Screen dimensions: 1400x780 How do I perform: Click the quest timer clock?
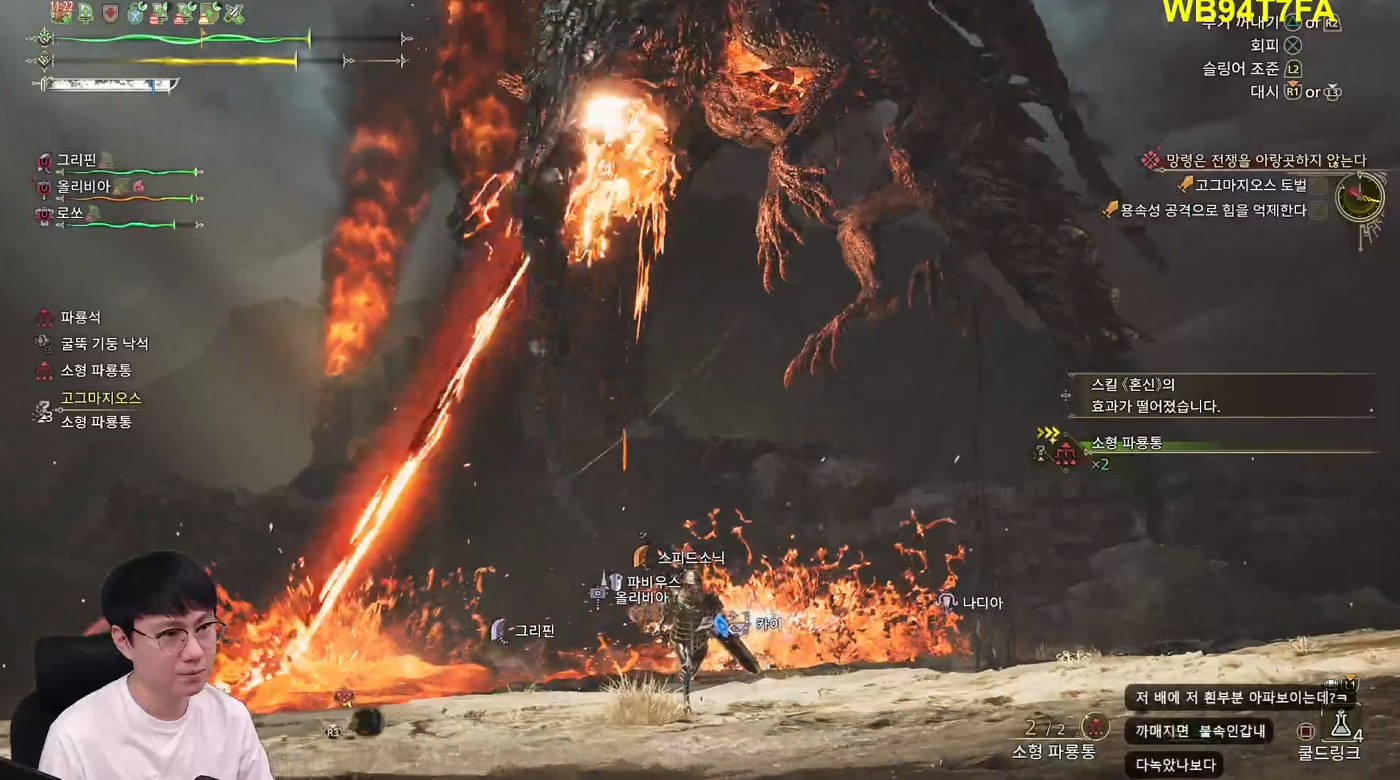(x=1360, y=197)
